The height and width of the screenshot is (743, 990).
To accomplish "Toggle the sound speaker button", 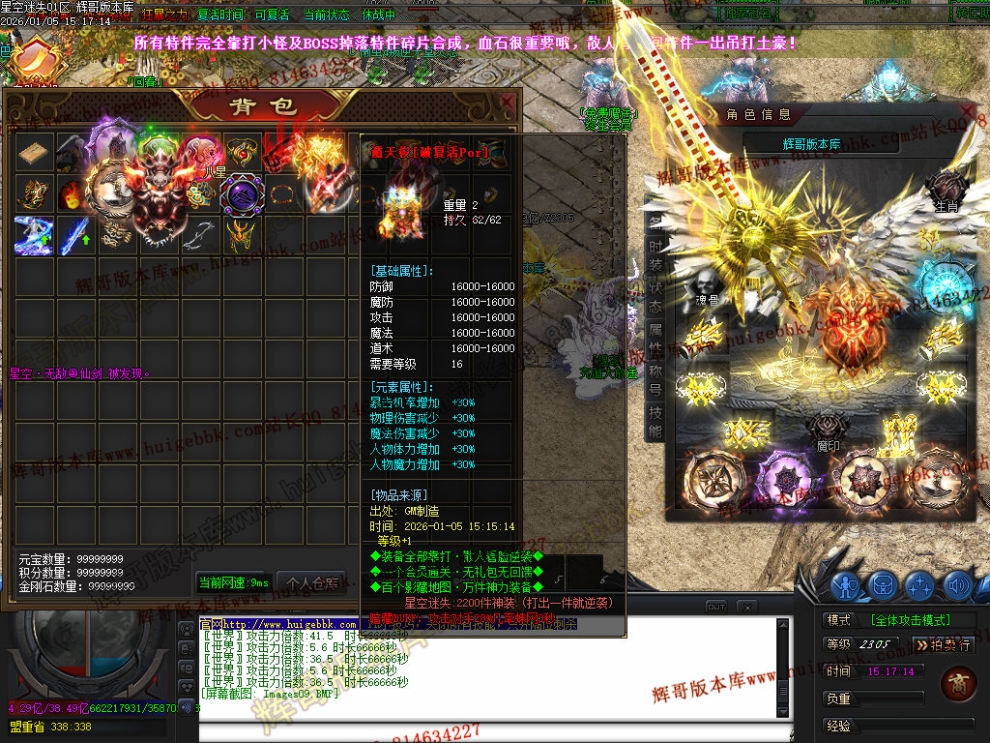I will [959, 585].
